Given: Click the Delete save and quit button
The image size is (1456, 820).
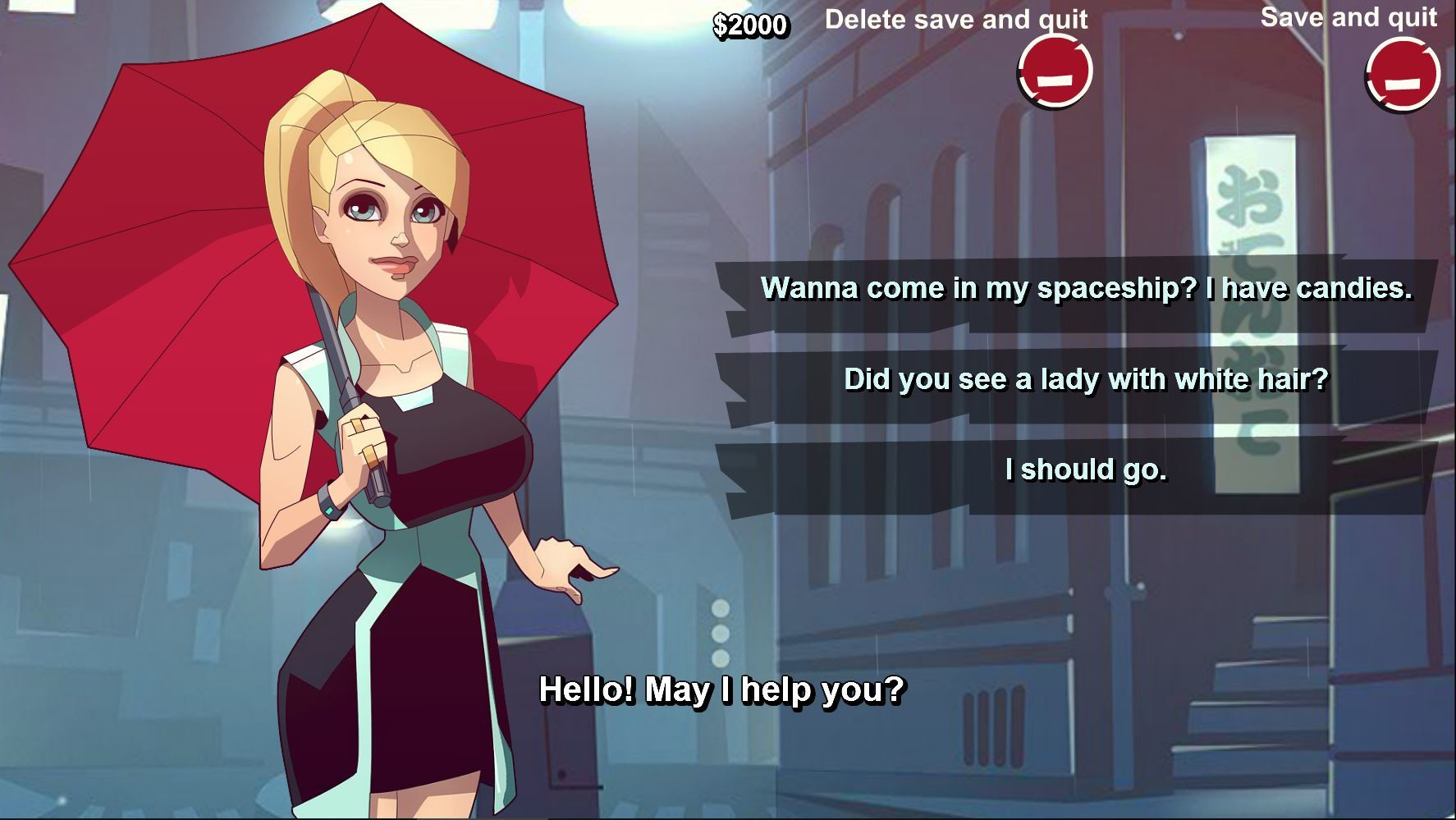Looking at the screenshot, I should (1055, 72).
